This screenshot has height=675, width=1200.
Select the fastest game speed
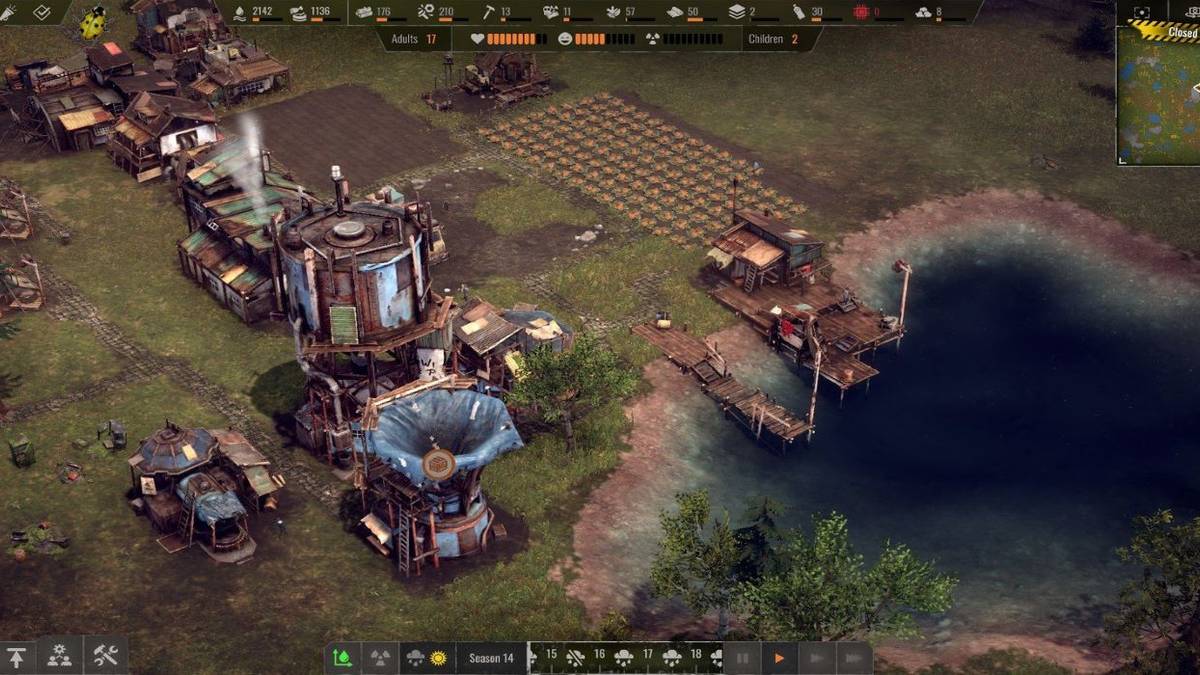pos(853,658)
